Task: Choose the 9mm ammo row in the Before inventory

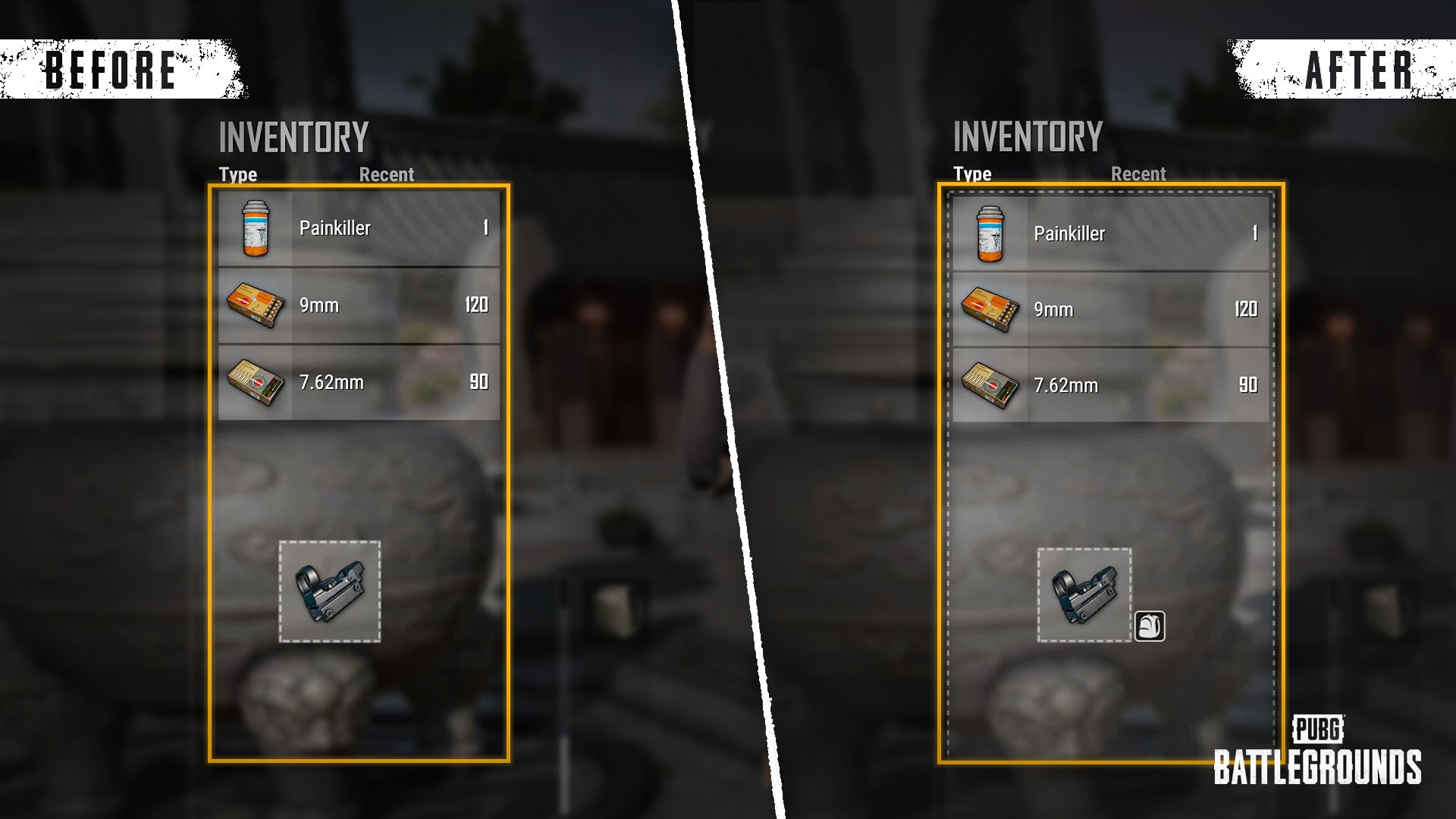Action: (359, 305)
